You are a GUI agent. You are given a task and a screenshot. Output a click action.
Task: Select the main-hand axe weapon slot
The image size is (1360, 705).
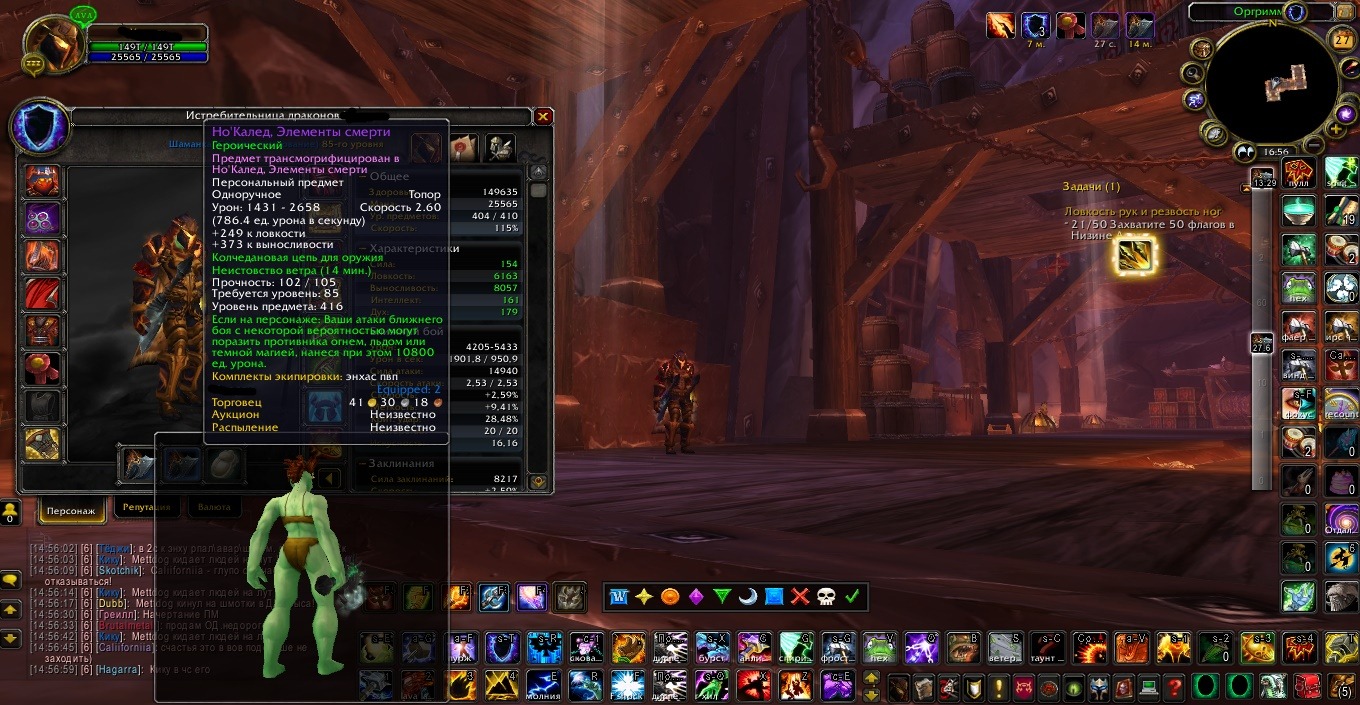coord(137,463)
